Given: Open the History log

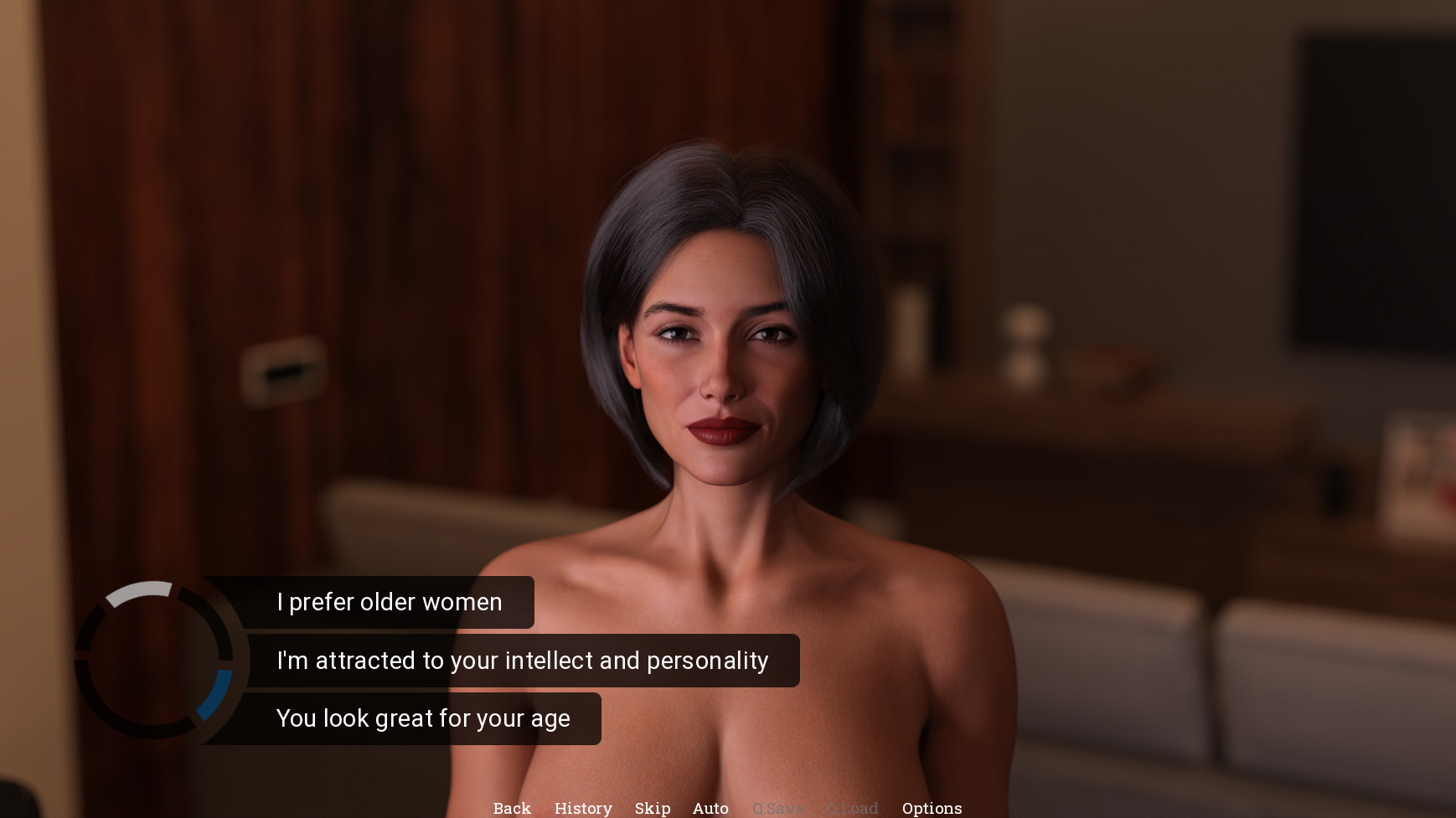Looking at the screenshot, I should pyautogui.click(x=583, y=808).
